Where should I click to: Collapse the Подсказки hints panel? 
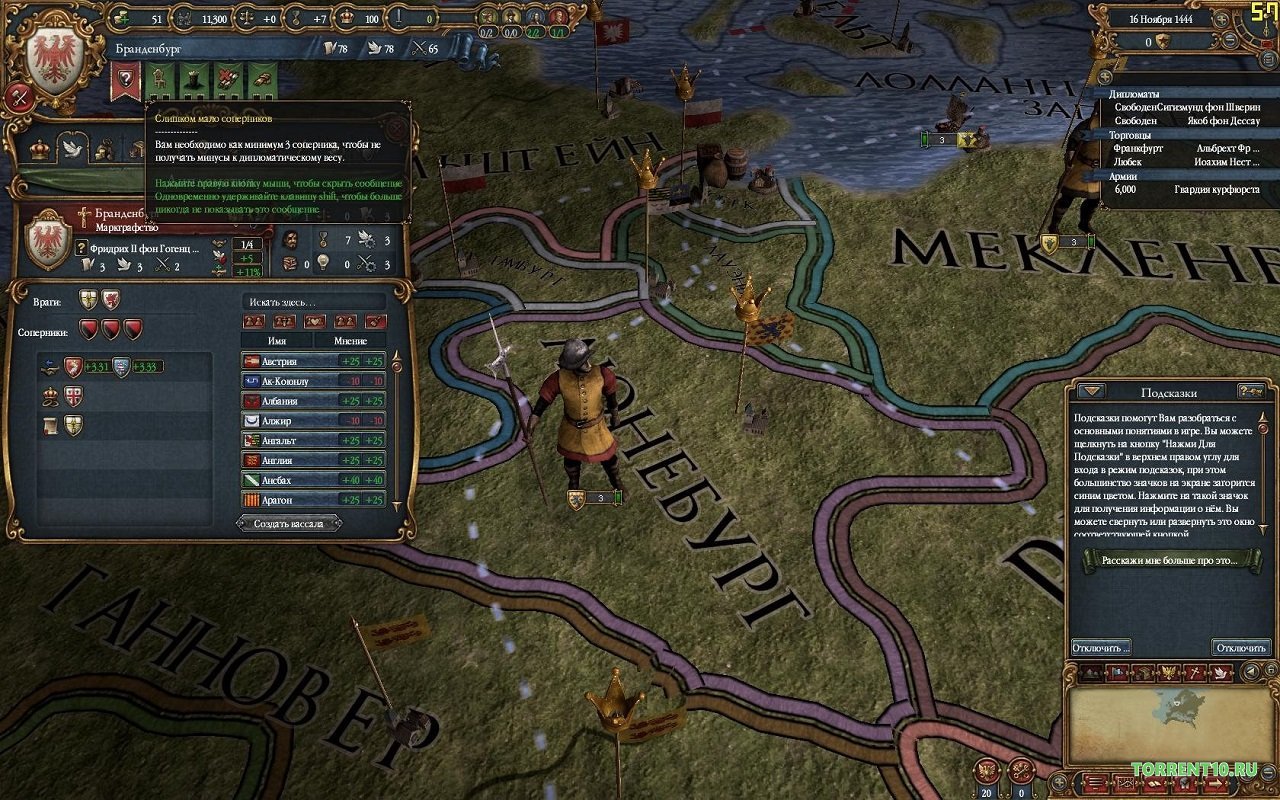point(1091,391)
